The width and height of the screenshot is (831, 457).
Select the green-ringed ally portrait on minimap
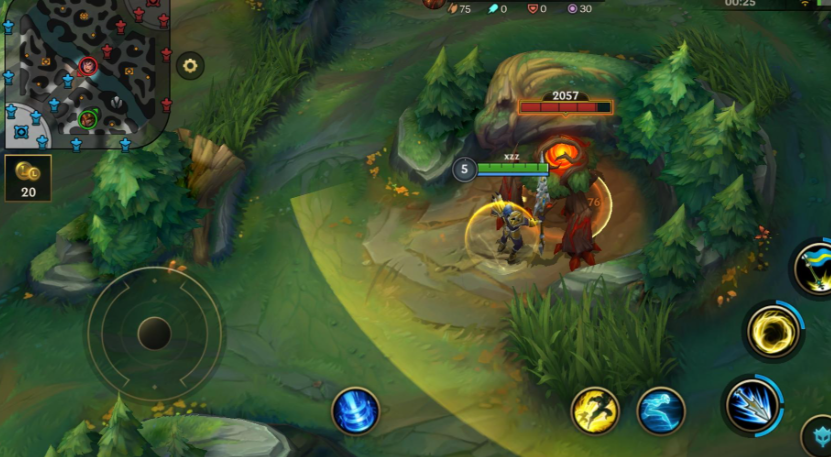(88, 119)
